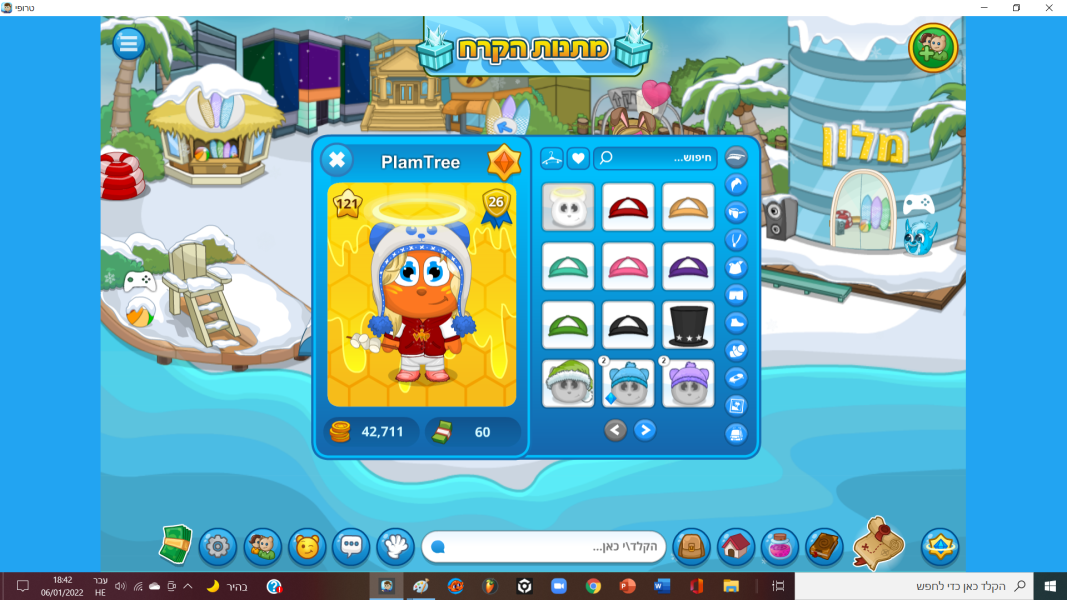This screenshot has height=600, width=1067.
Task: Go to next inventory page
Action: click(x=646, y=430)
